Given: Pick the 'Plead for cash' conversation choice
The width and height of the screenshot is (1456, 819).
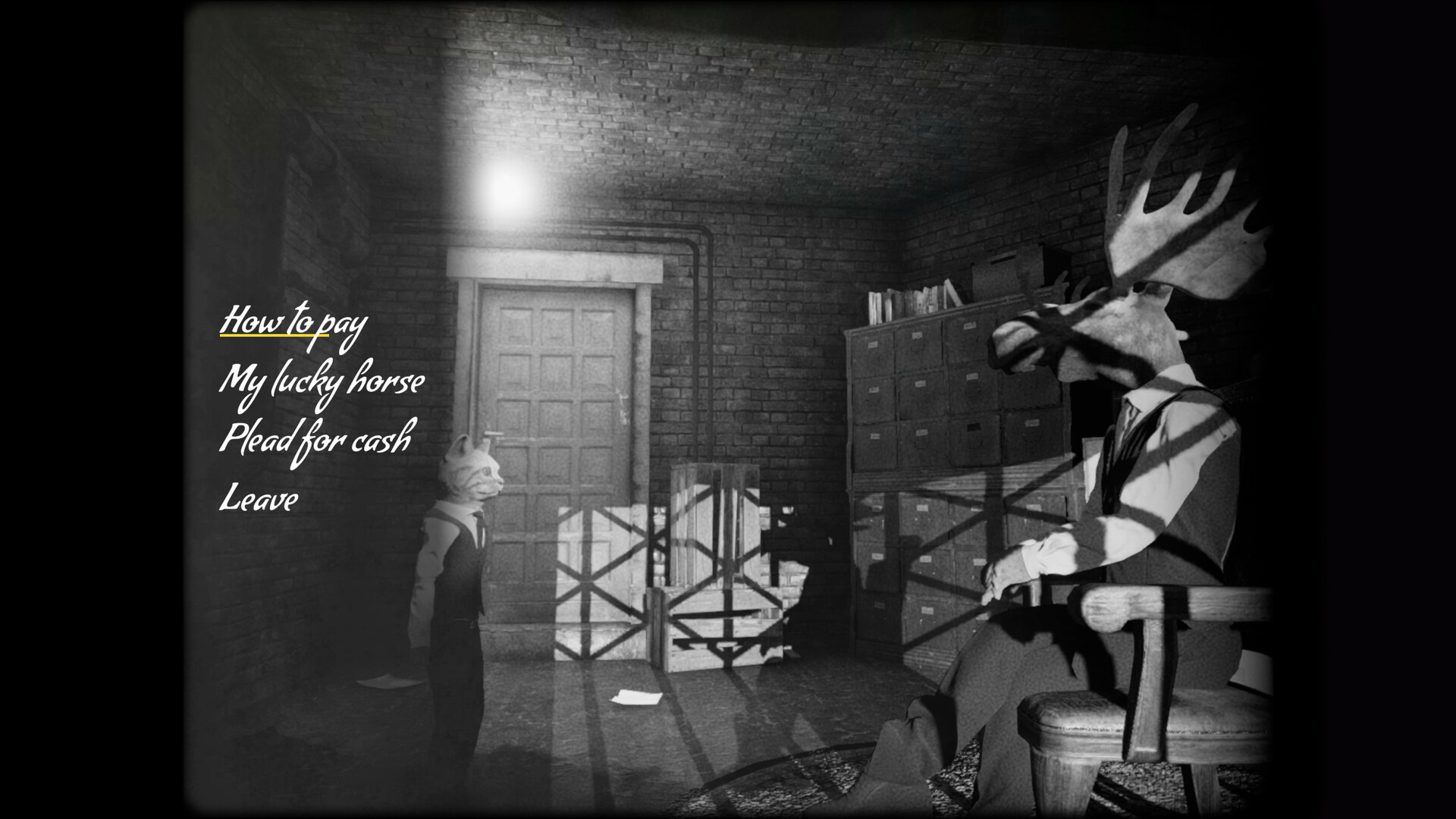Looking at the screenshot, I should [x=317, y=438].
